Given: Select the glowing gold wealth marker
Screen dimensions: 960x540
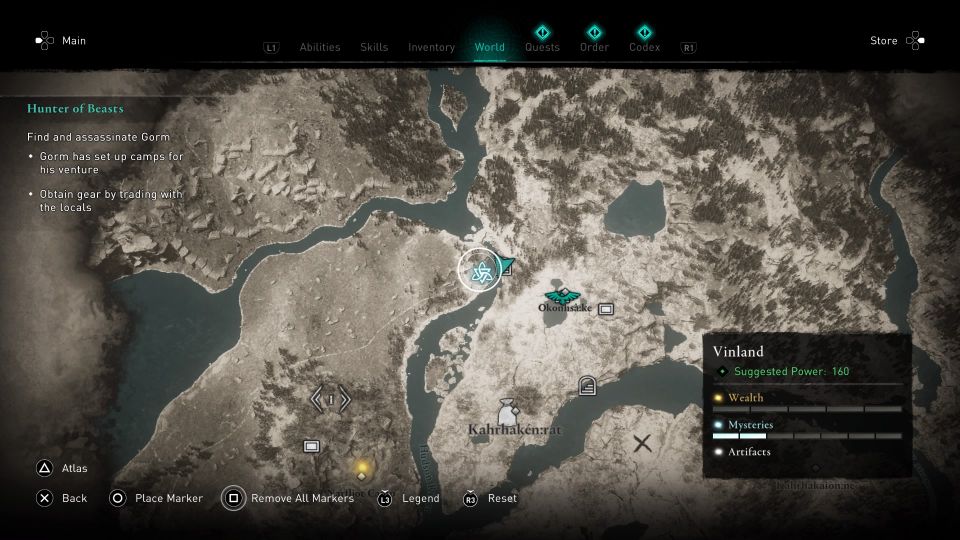Looking at the screenshot, I should click(362, 467).
